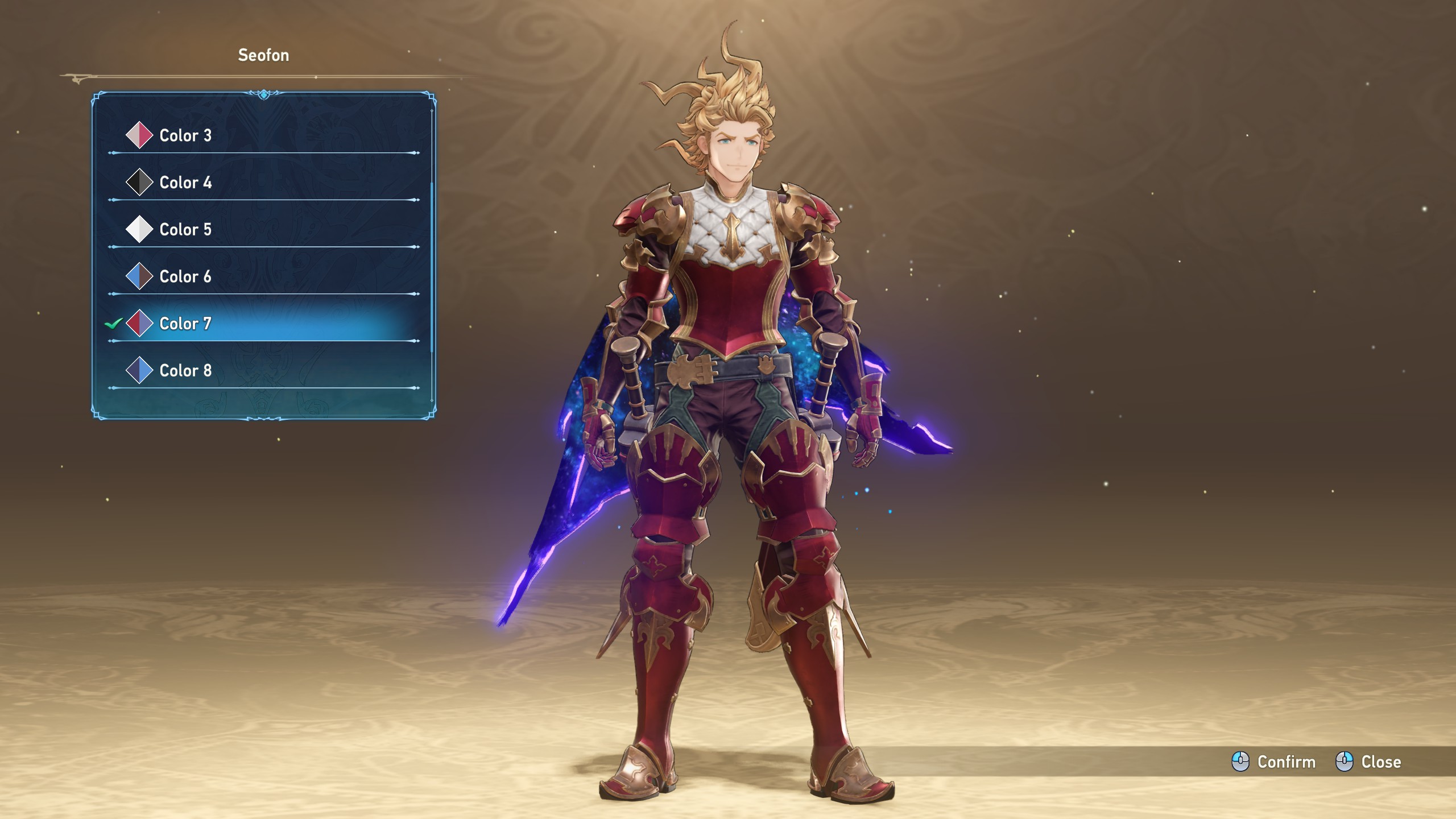The width and height of the screenshot is (1456, 819).
Task: Close the color selection screen
Action: point(1368,762)
